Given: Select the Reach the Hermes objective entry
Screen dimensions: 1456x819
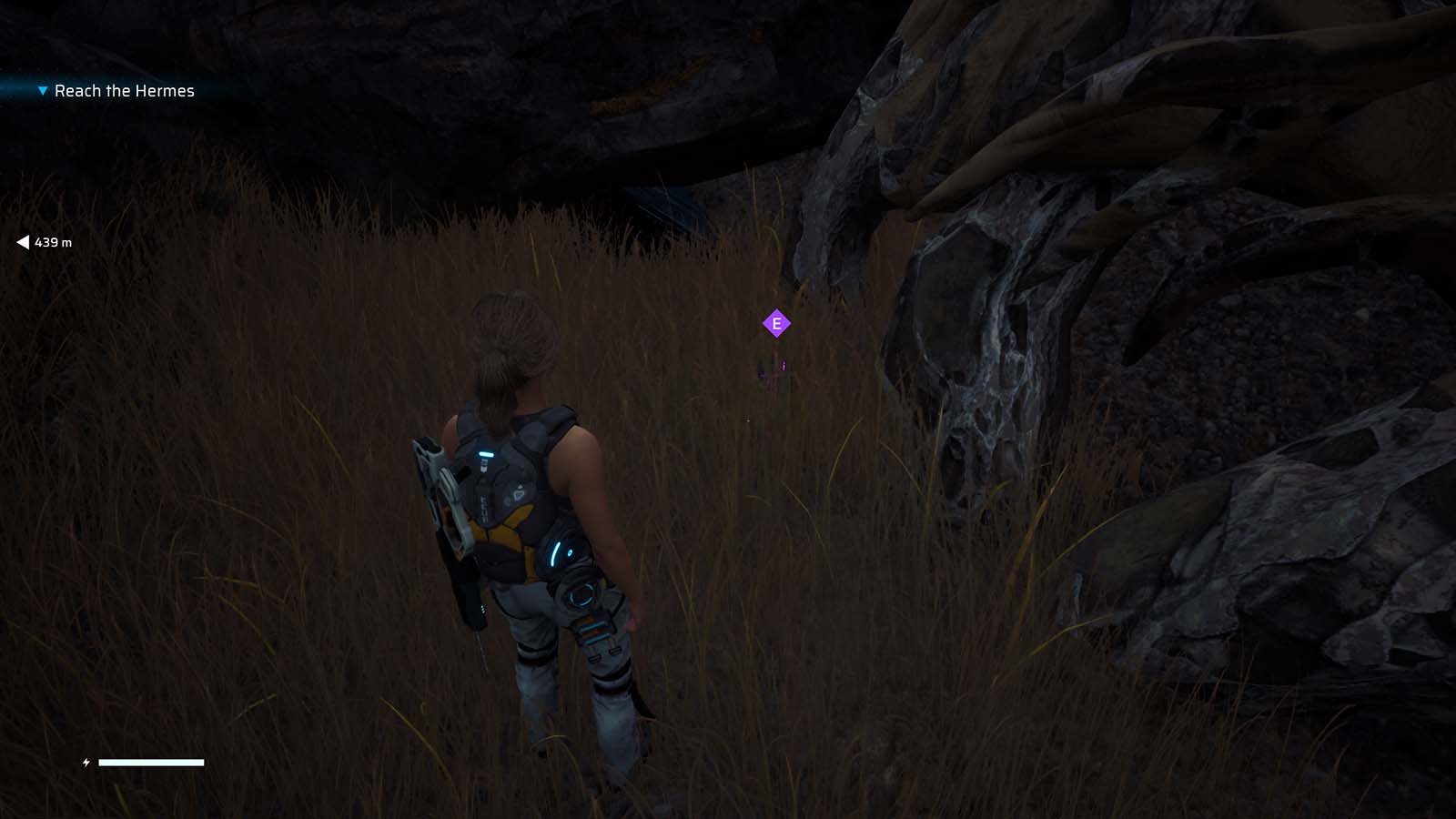Looking at the screenshot, I should pos(124,91).
